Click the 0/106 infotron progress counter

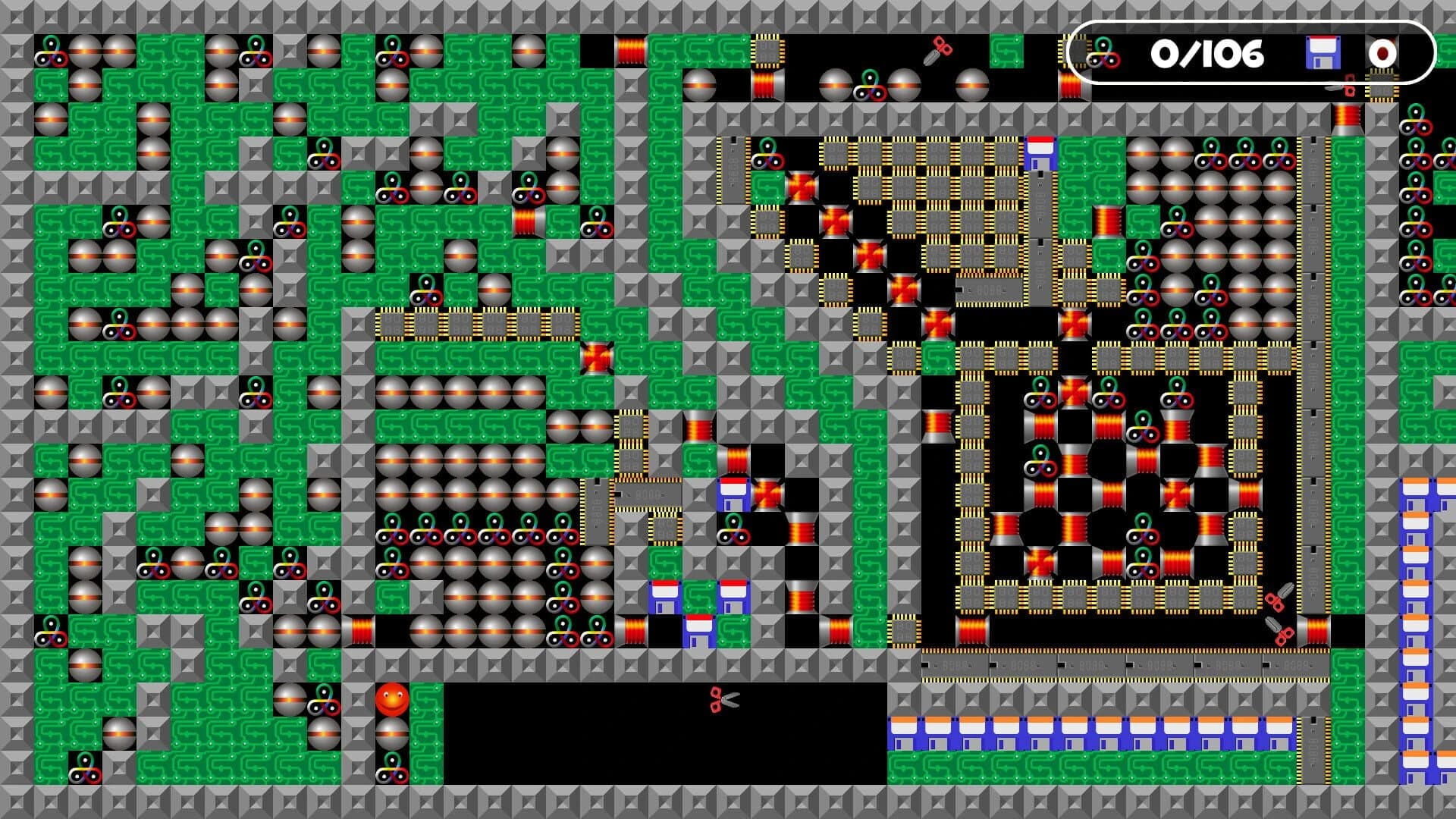pos(1207,53)
